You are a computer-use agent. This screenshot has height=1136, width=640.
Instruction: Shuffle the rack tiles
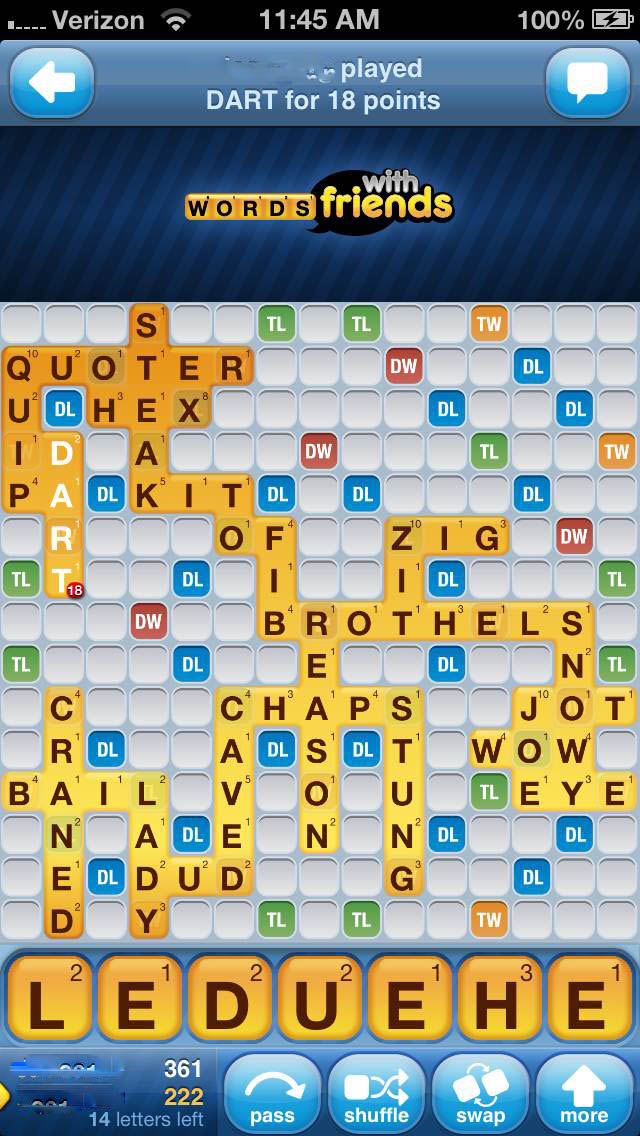coord(377,1095)
